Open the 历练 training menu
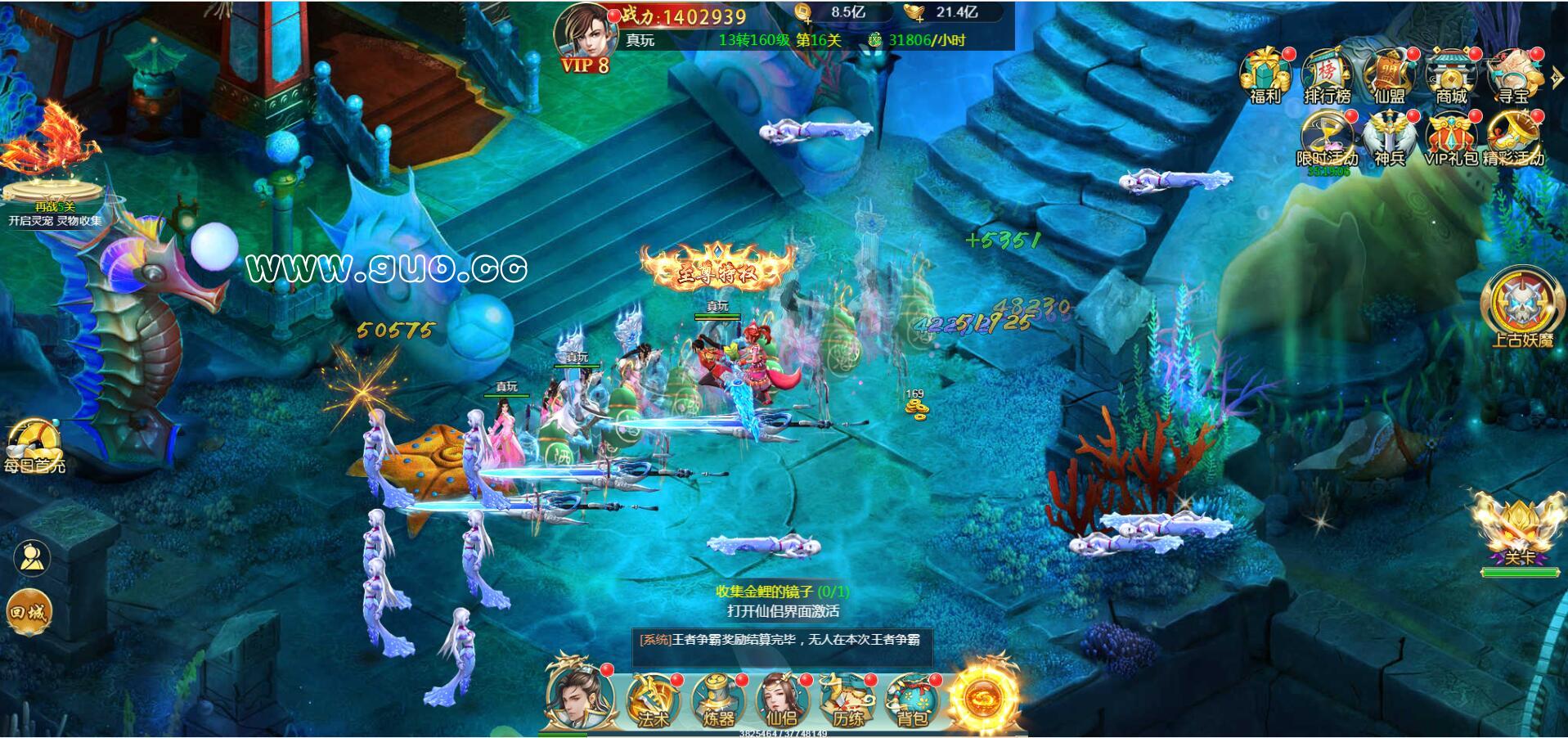The height and width of the screenshot is (738, 1568). [847, 700]
